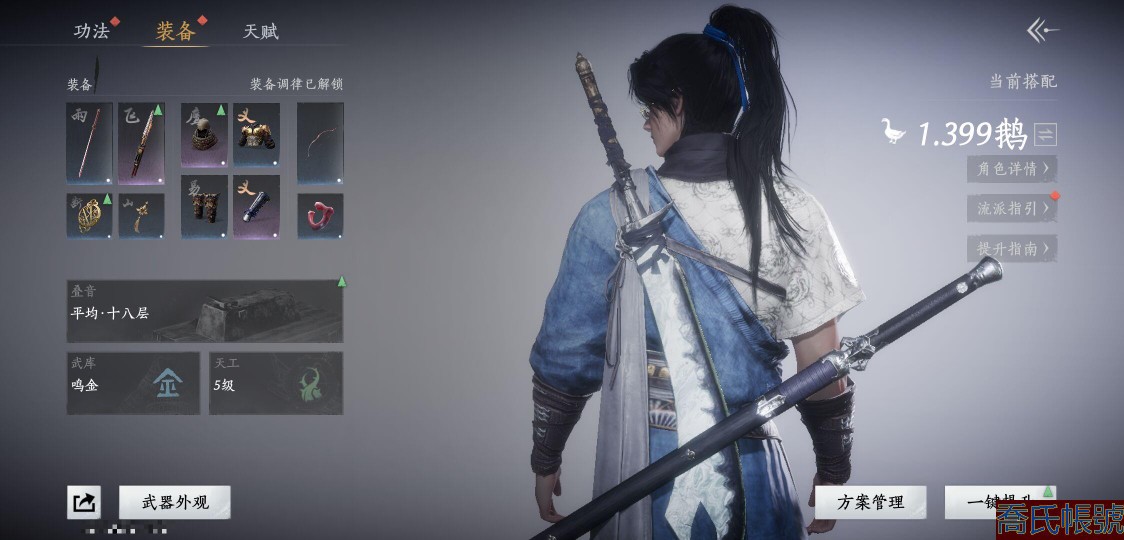Open the 天工 level 5 panel
The height and width of the screenshot is (540, 1124).
pyautogui.click(x=276, y=383)
